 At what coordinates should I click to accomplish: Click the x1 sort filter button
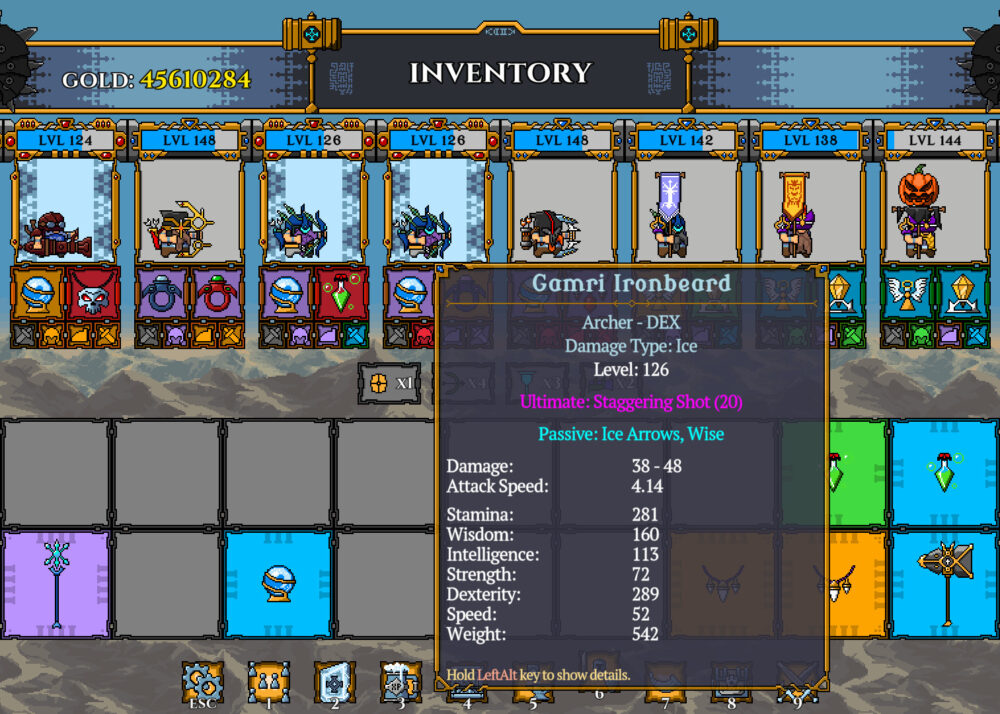pos(389,382)
